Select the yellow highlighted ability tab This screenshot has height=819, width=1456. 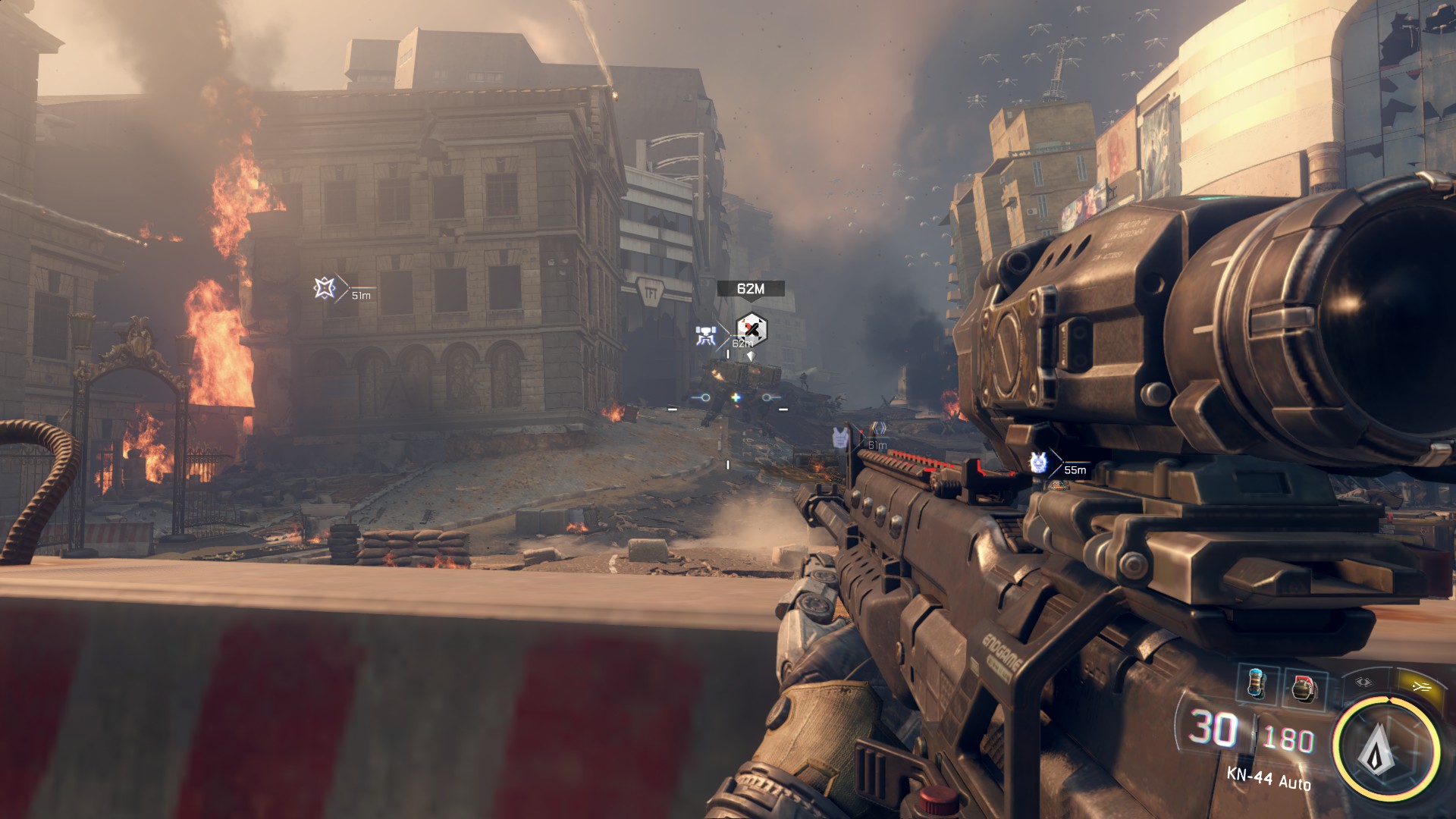pos(1420,686)
